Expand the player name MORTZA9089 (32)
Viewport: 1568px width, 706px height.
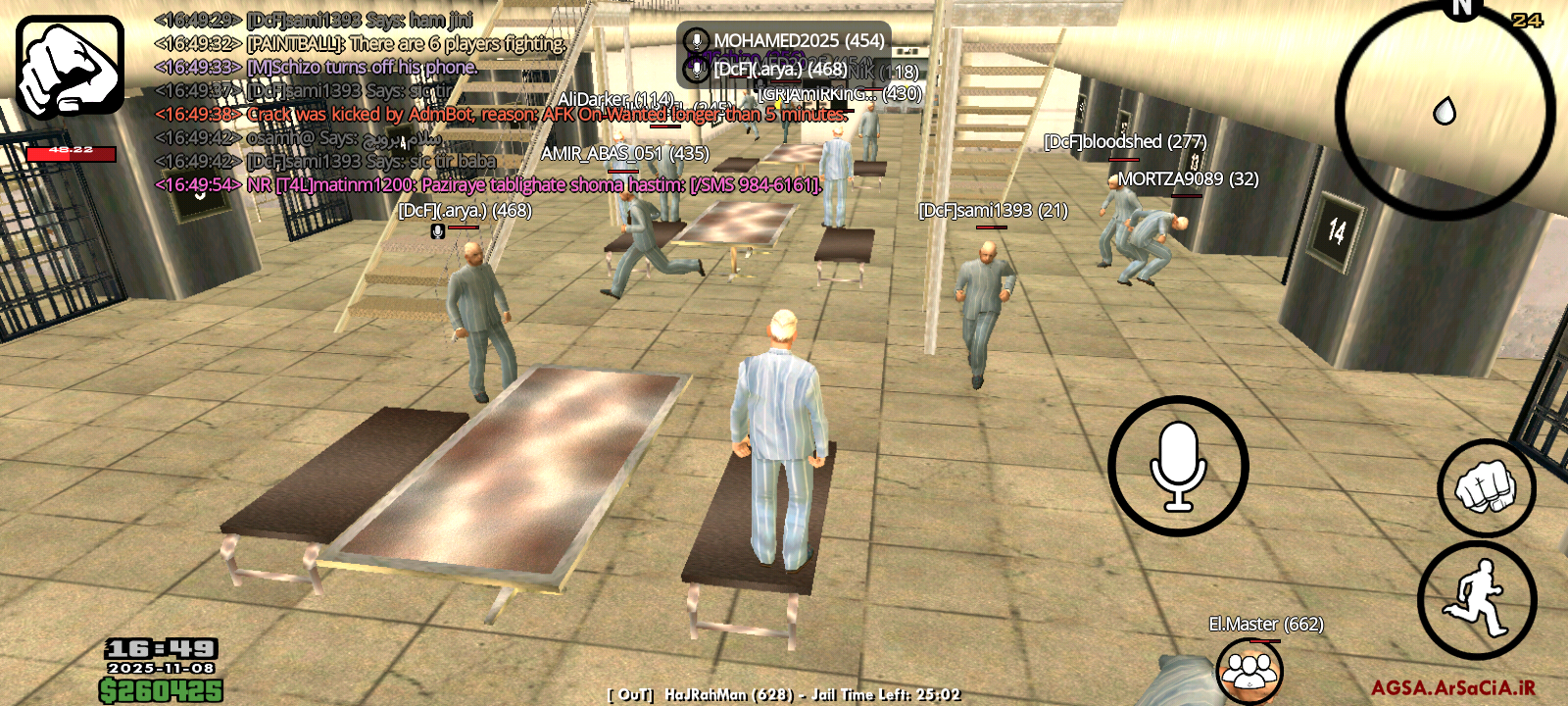pyautogui.click(x=1189, y=180)
